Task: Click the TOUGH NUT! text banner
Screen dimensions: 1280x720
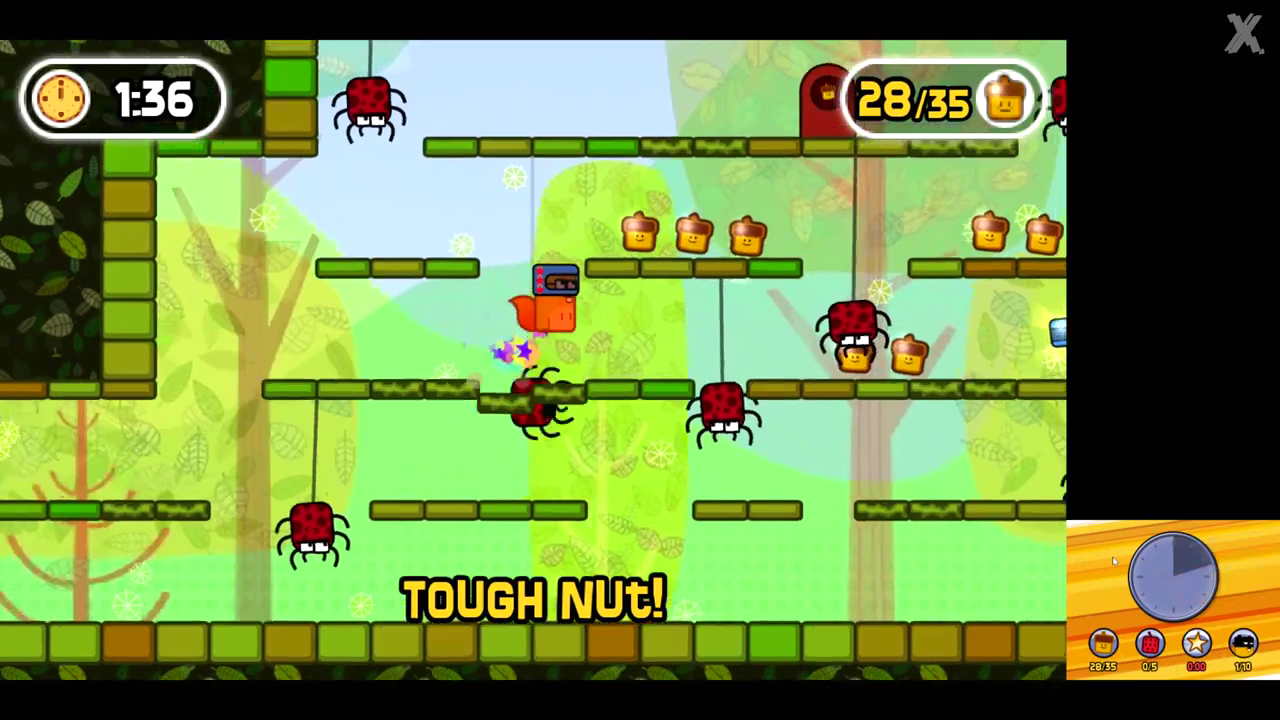Action: coord(533,598)
